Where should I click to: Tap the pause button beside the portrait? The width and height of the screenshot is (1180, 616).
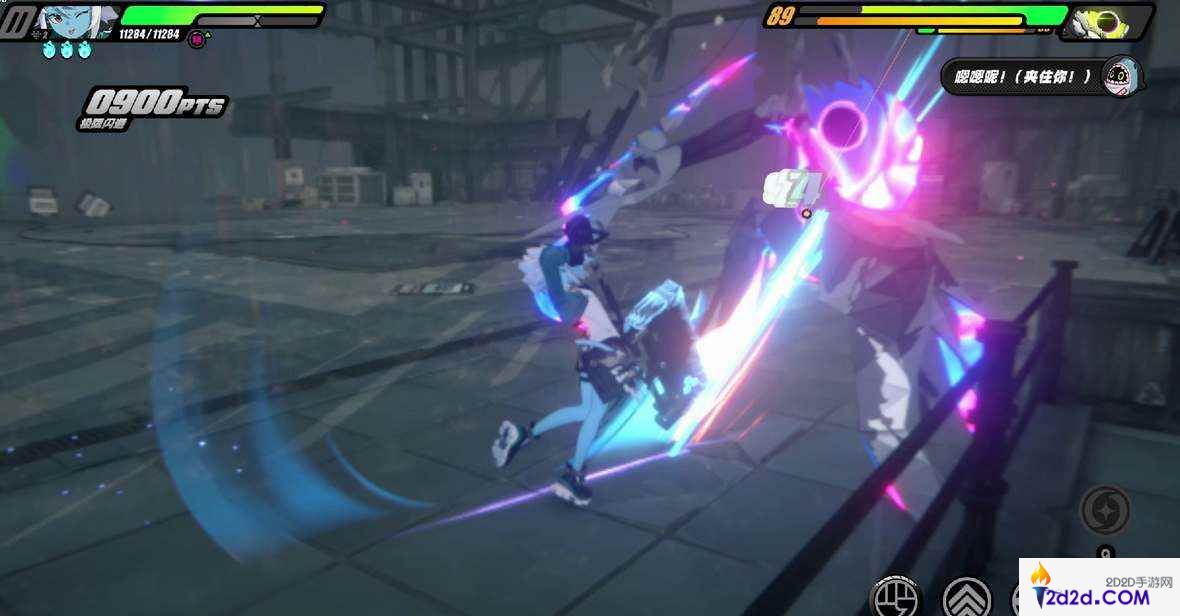(18, 21)
